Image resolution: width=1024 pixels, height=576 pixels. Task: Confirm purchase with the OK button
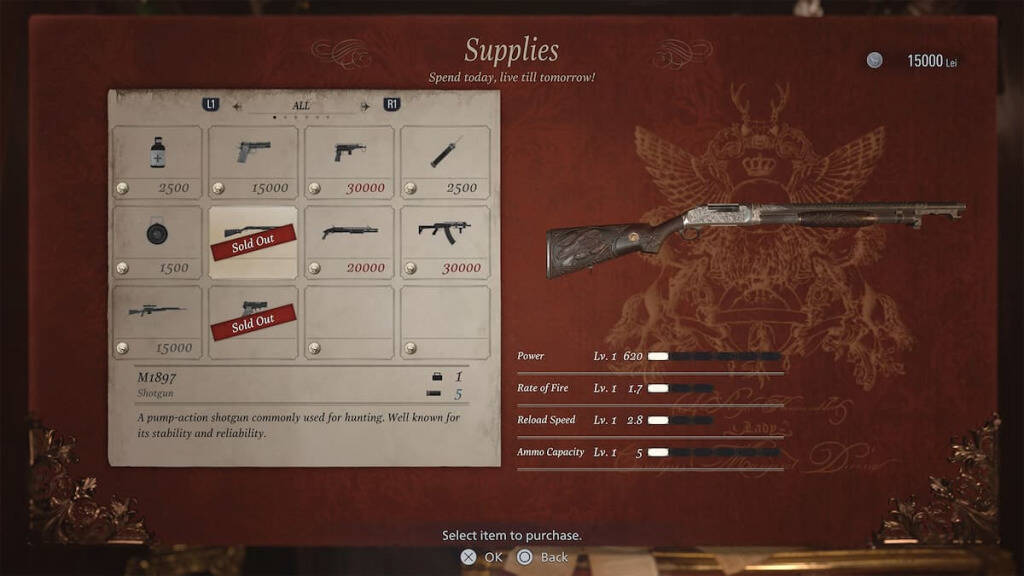[x=481, y=557]
